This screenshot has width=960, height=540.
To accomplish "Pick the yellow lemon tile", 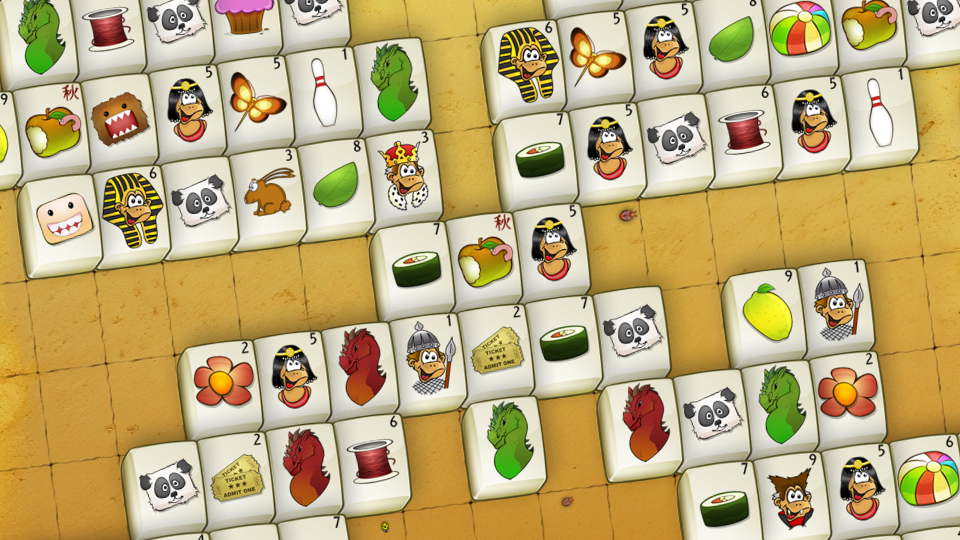I will tap(767, 315).
